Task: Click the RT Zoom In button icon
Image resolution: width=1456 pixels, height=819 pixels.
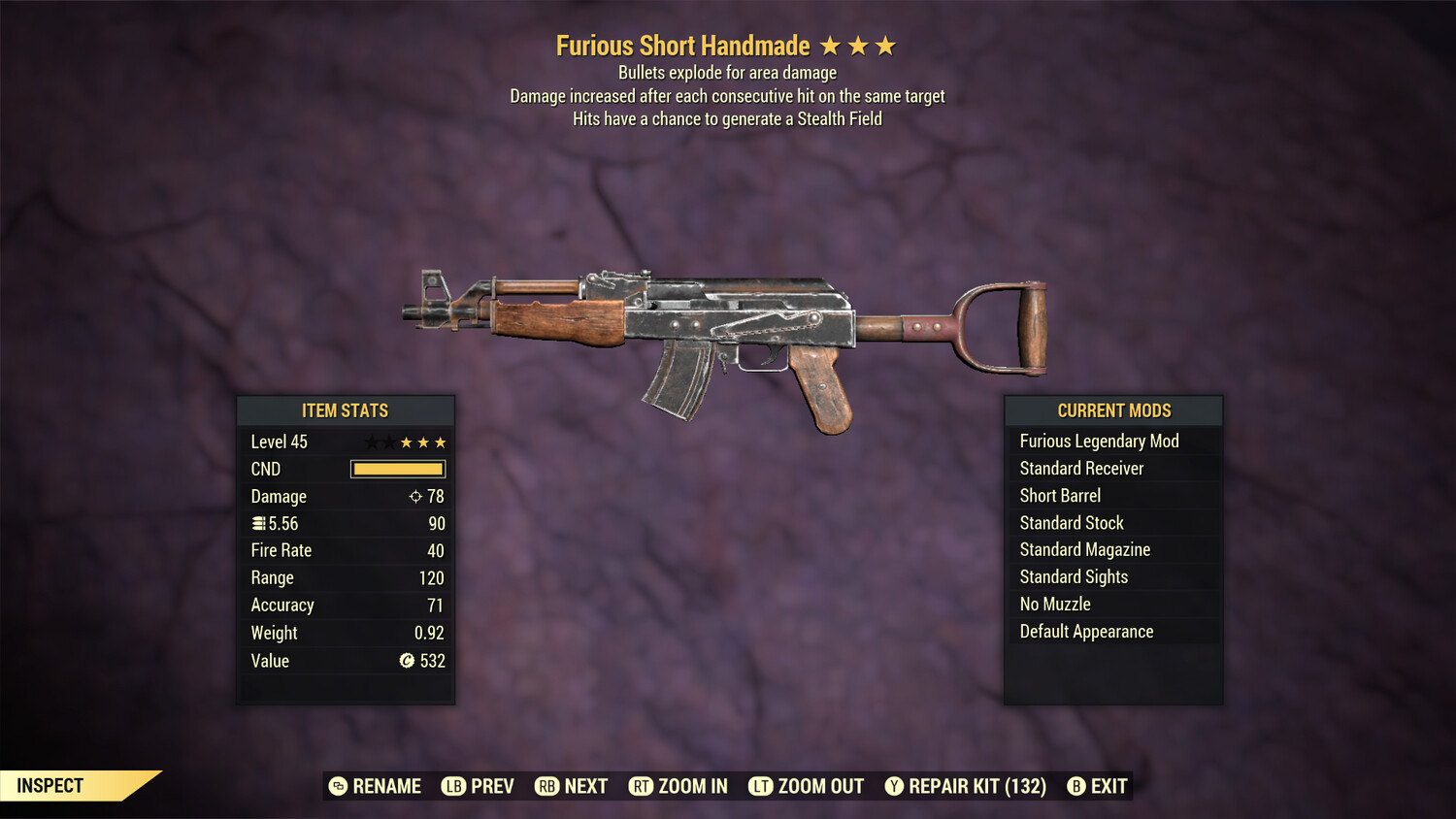Action: click(642, 786)
